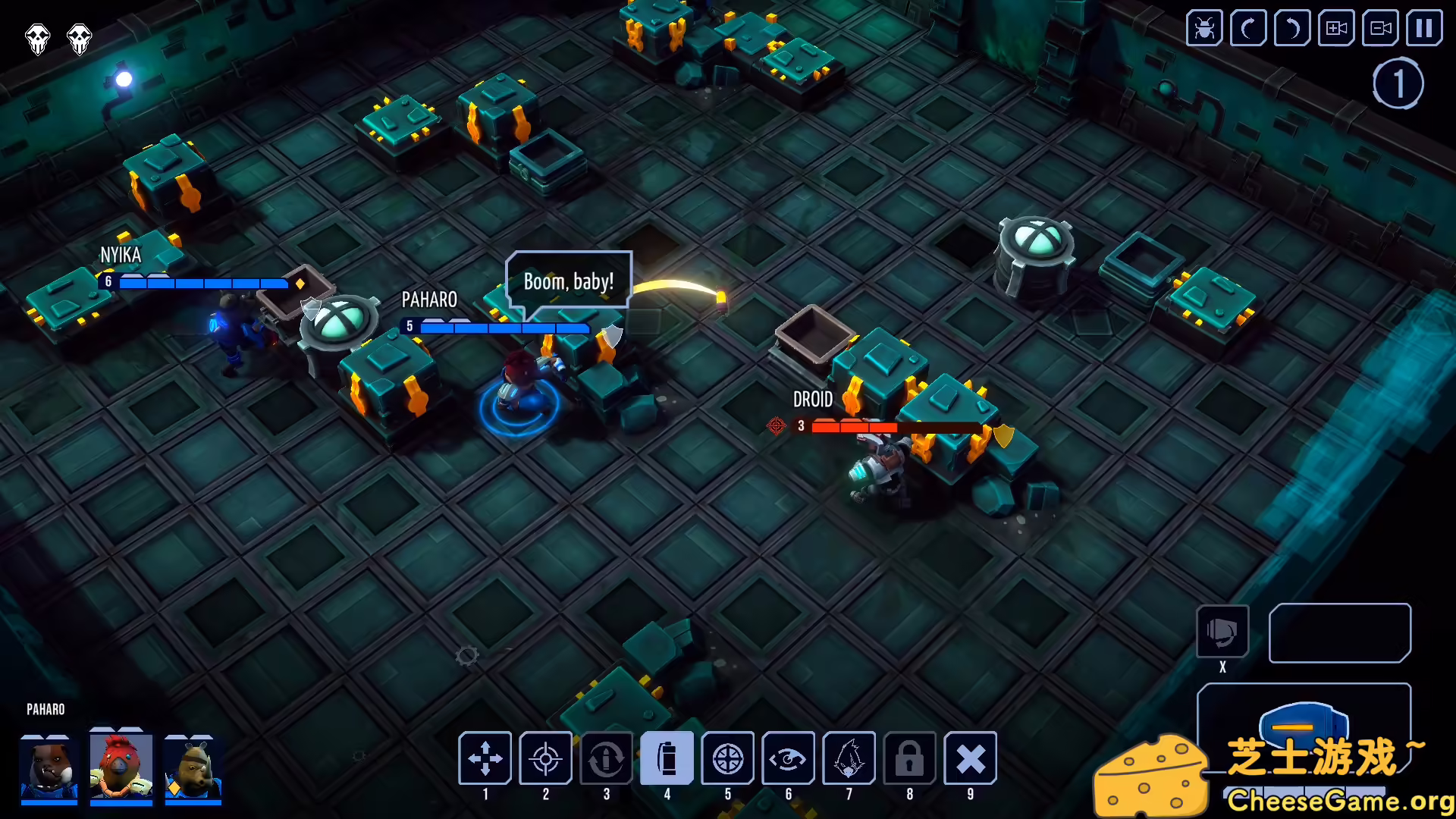Choose the reload action numbered 3
The height and width of the screenshot is (819, 1456).
[x=606, y=759]
